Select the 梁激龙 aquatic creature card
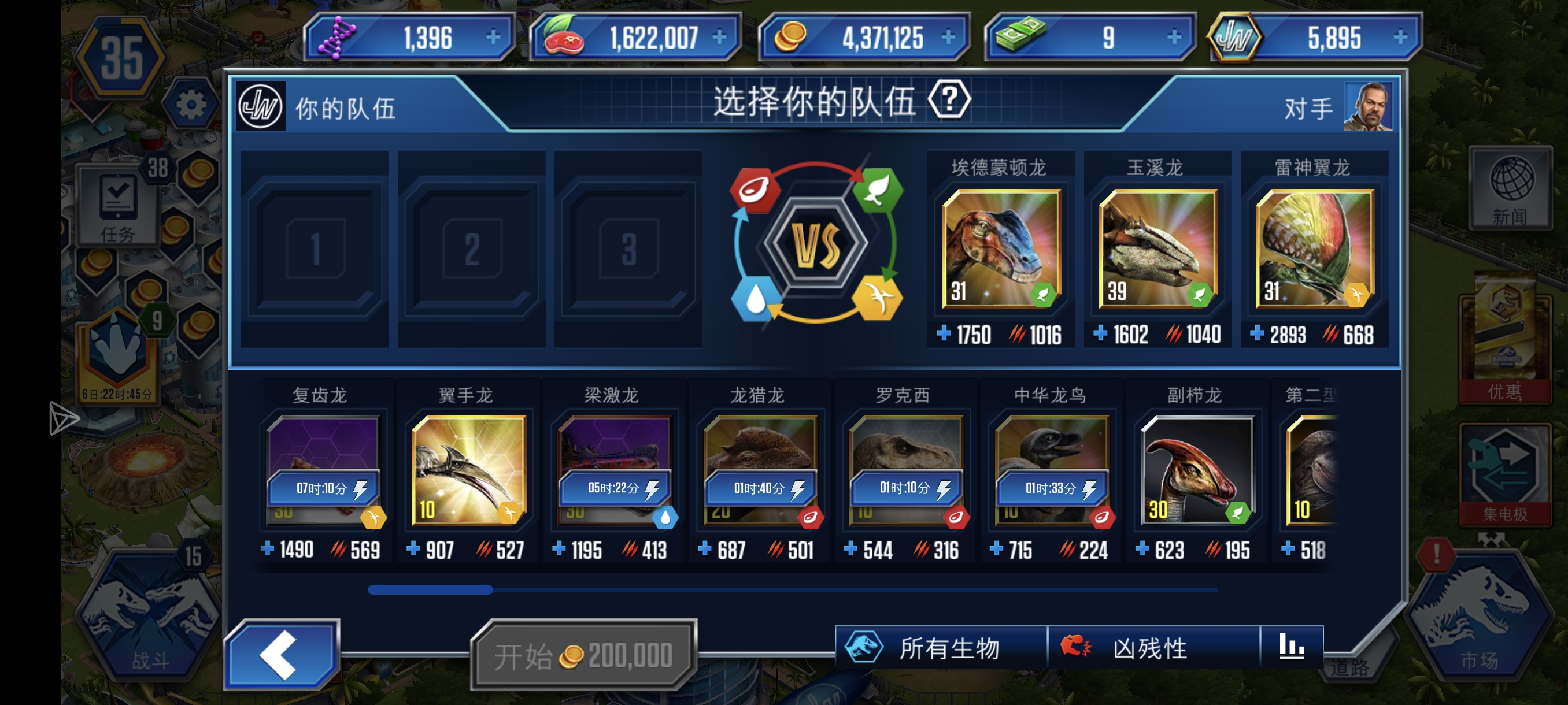This screenshot has width=1568, height=705. click(614, 470)
